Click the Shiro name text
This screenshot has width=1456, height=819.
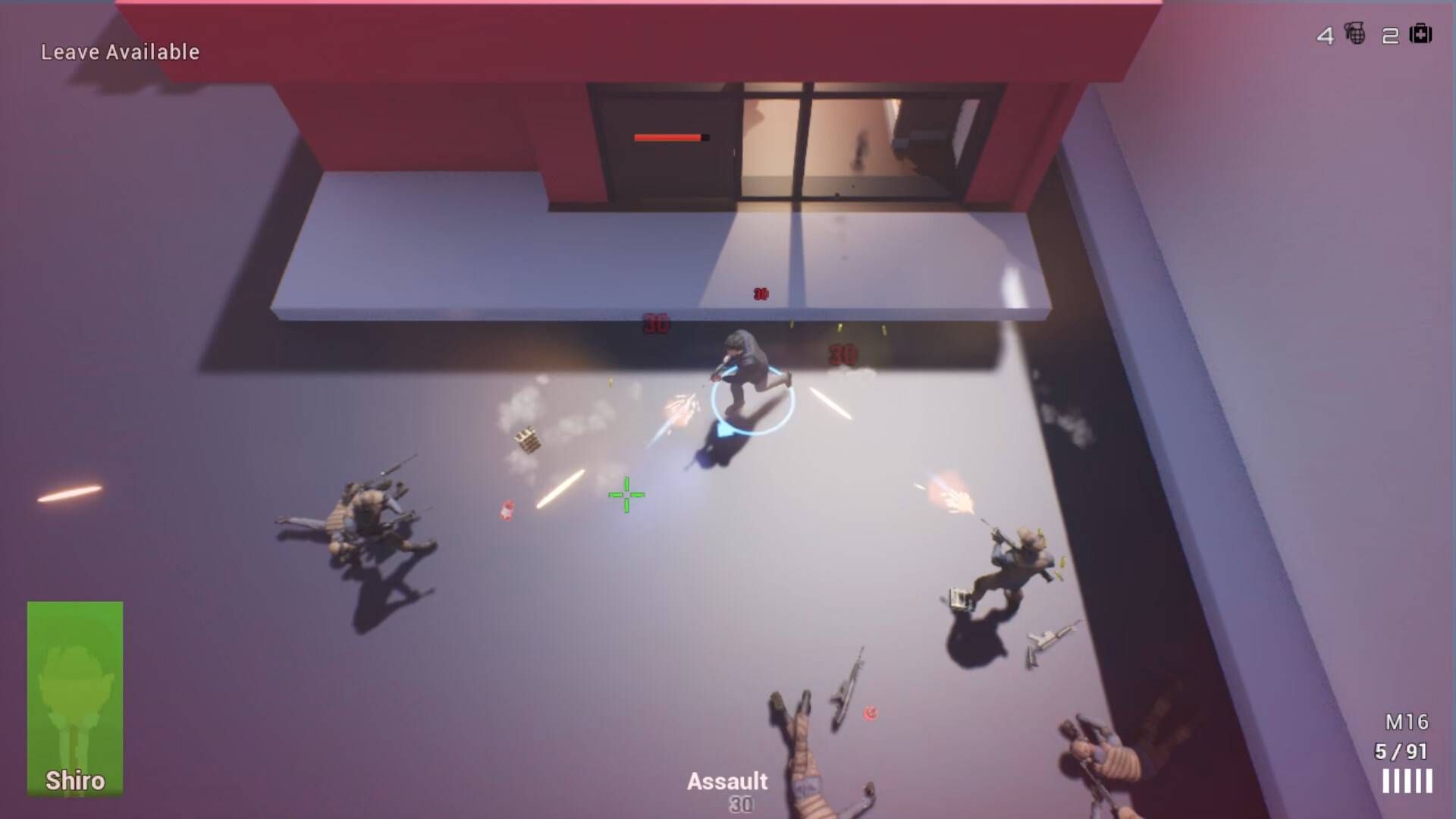(x=75, y=780)
